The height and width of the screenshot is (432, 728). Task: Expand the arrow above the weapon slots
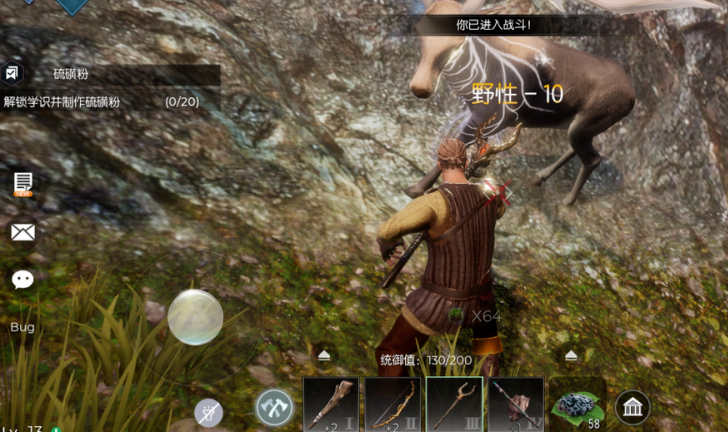point(324,355)
